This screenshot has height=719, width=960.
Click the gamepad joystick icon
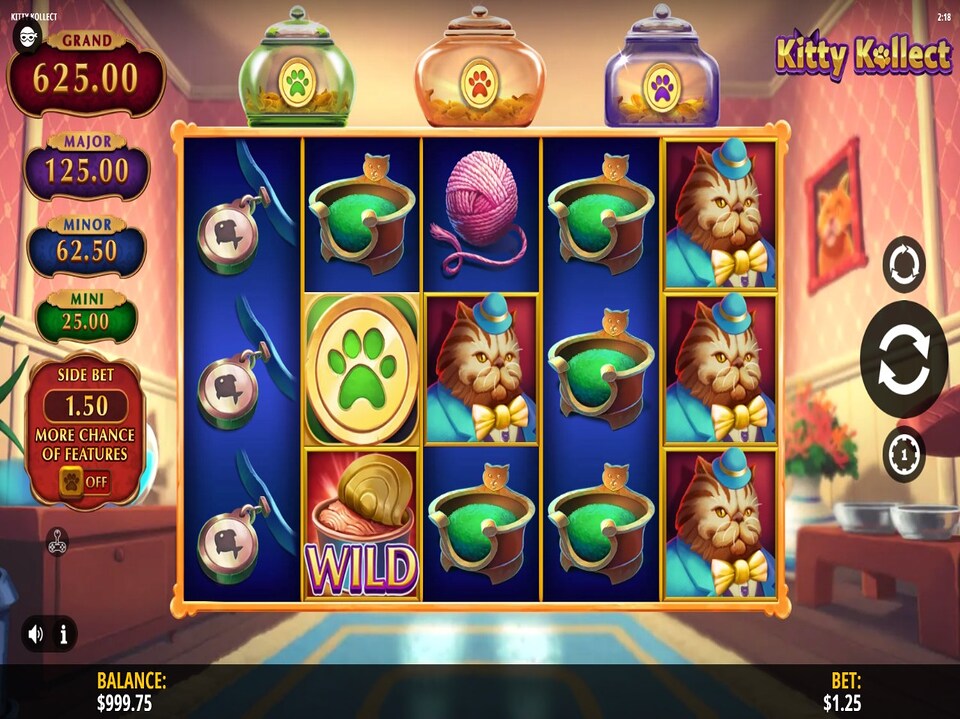[58, 545]
